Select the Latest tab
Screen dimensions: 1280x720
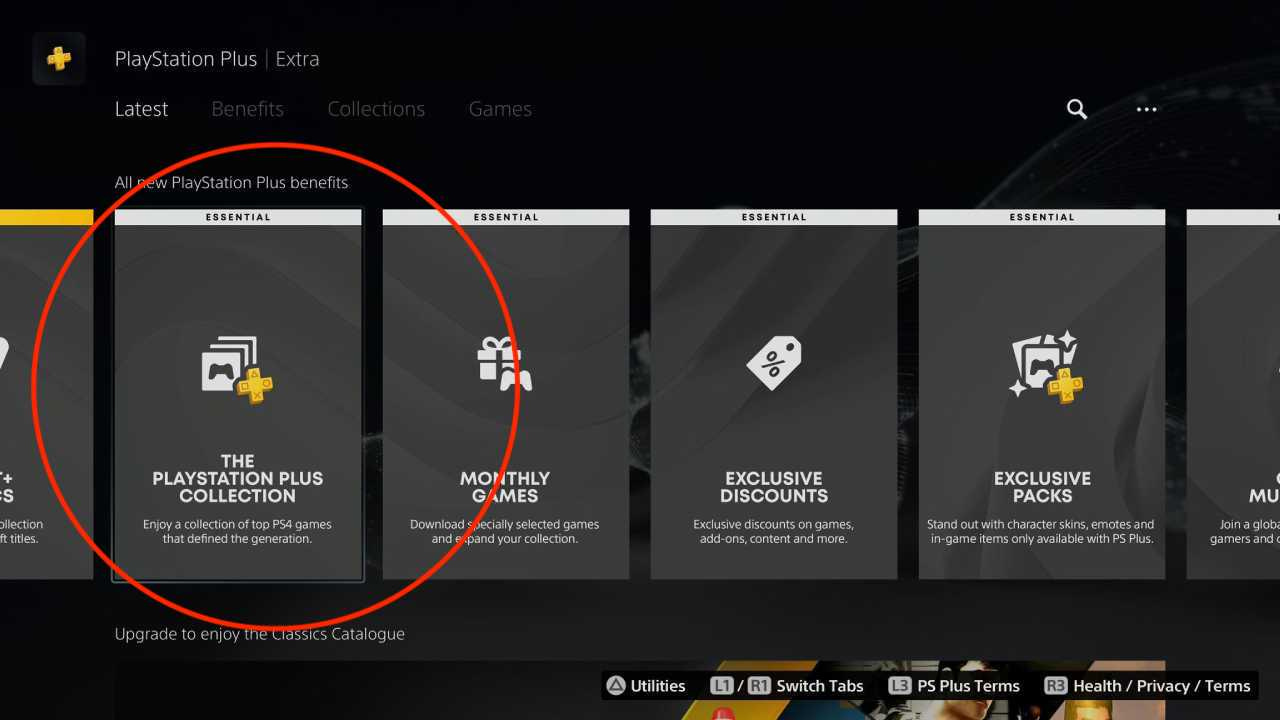click(x=141, y=109)
